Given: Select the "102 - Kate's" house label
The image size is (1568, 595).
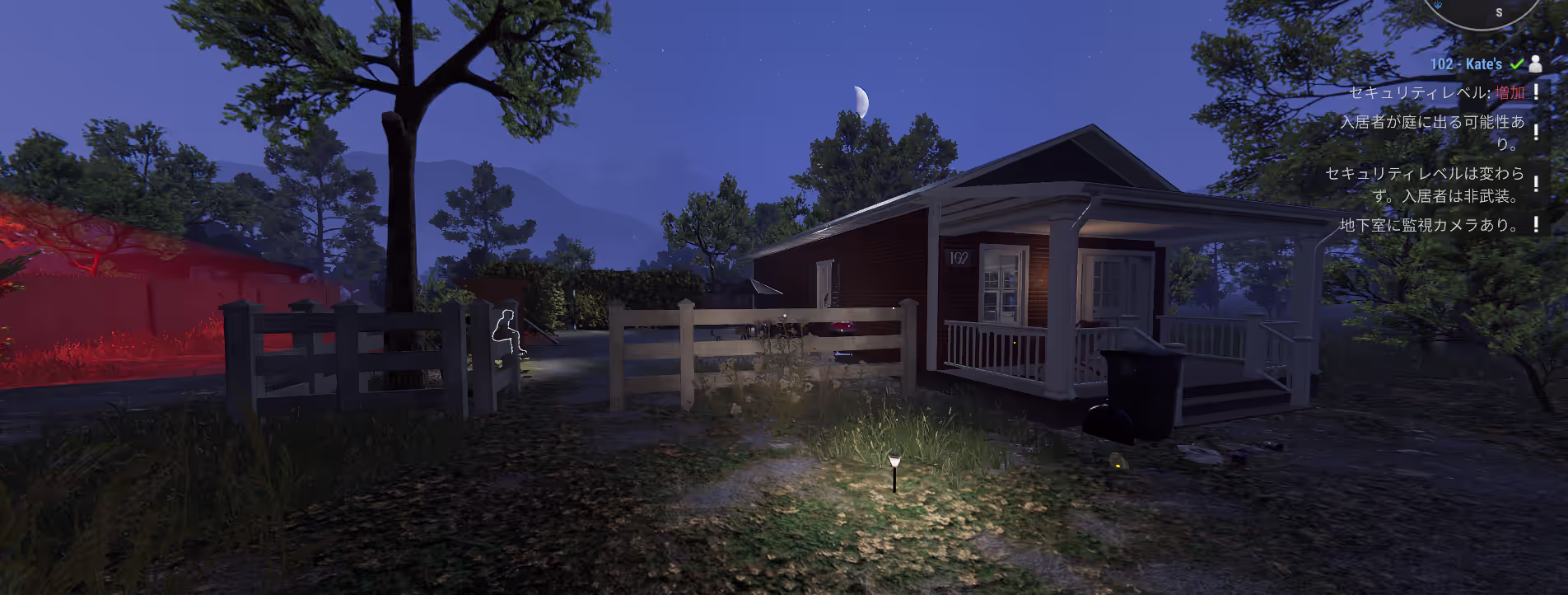Looking at the screenshot, I should (1466, 64).
